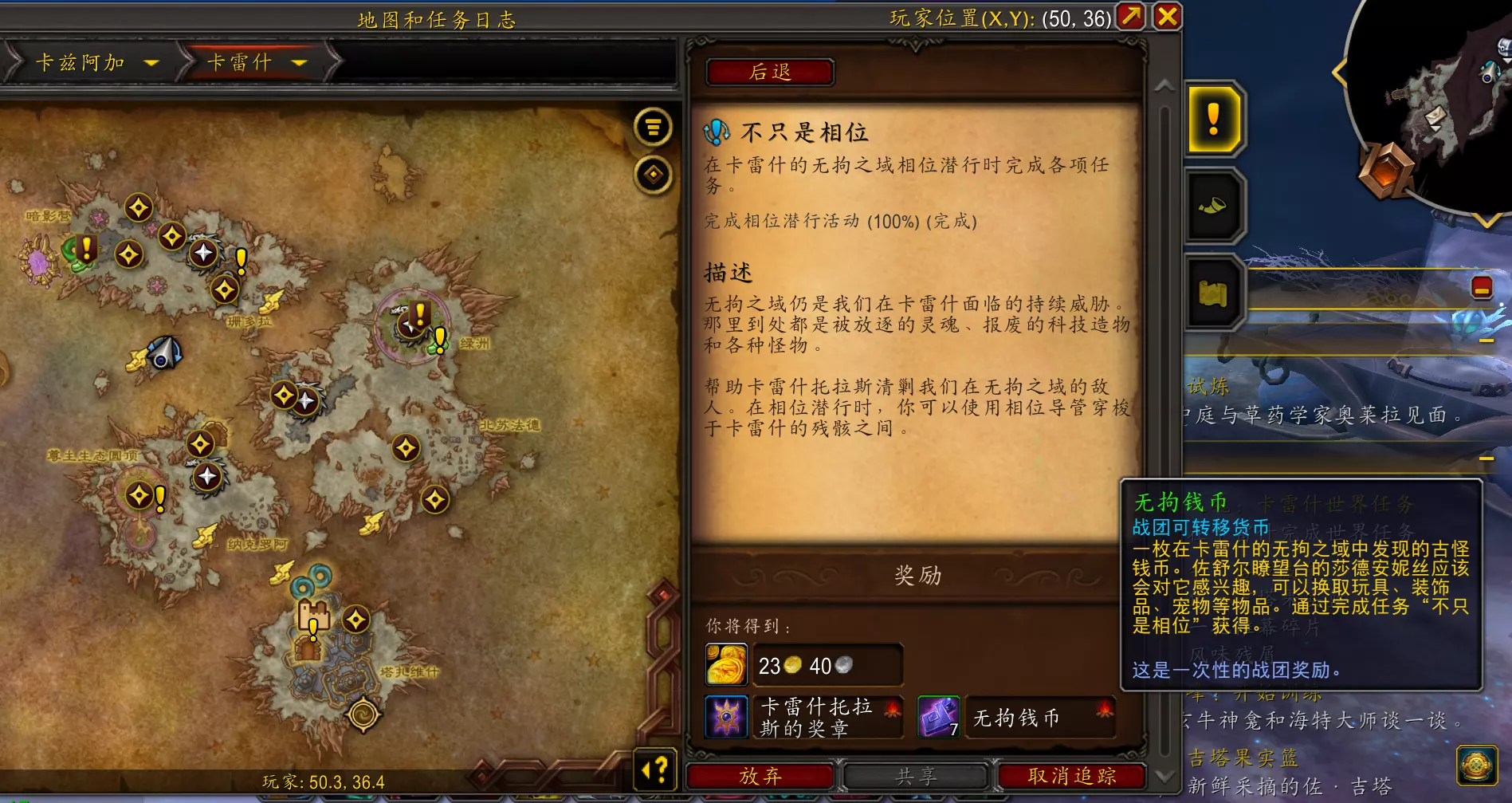This screenshot has width=1512, height=803.
Task: Click the 无拘钱币 currency reward icon
Action: click(x=938, y=717)
